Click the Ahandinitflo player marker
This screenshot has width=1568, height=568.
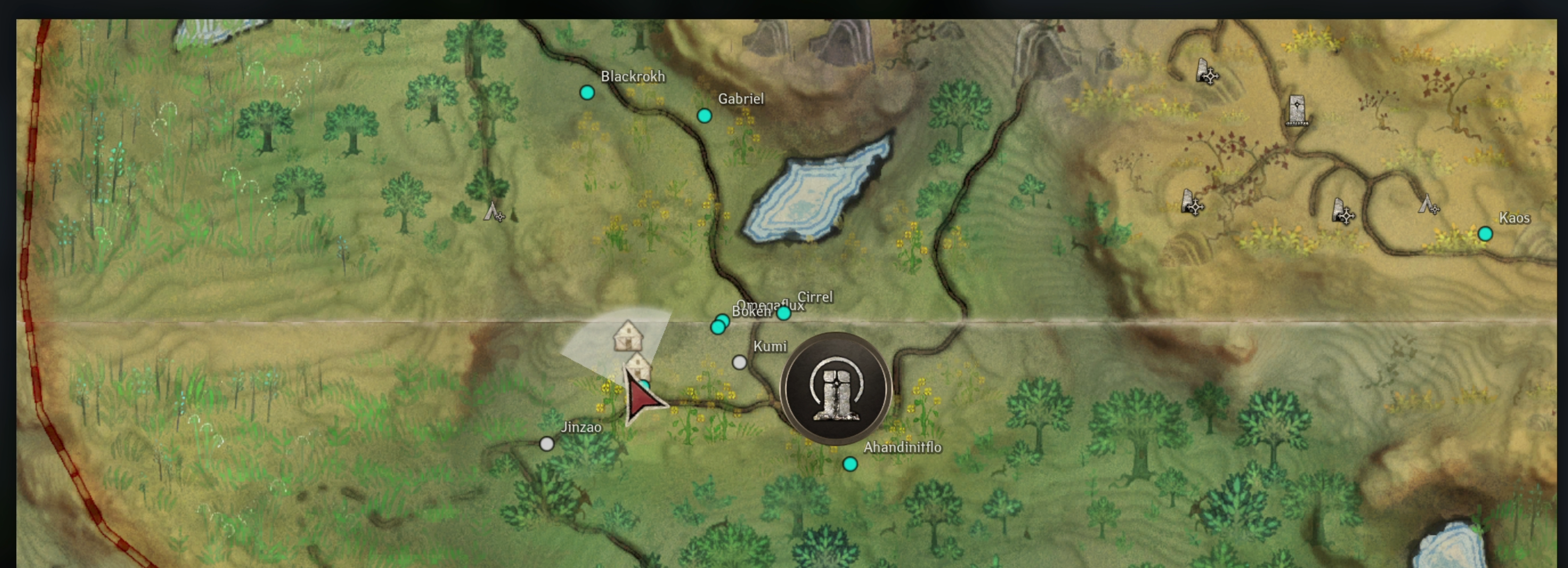coord(850,465)
